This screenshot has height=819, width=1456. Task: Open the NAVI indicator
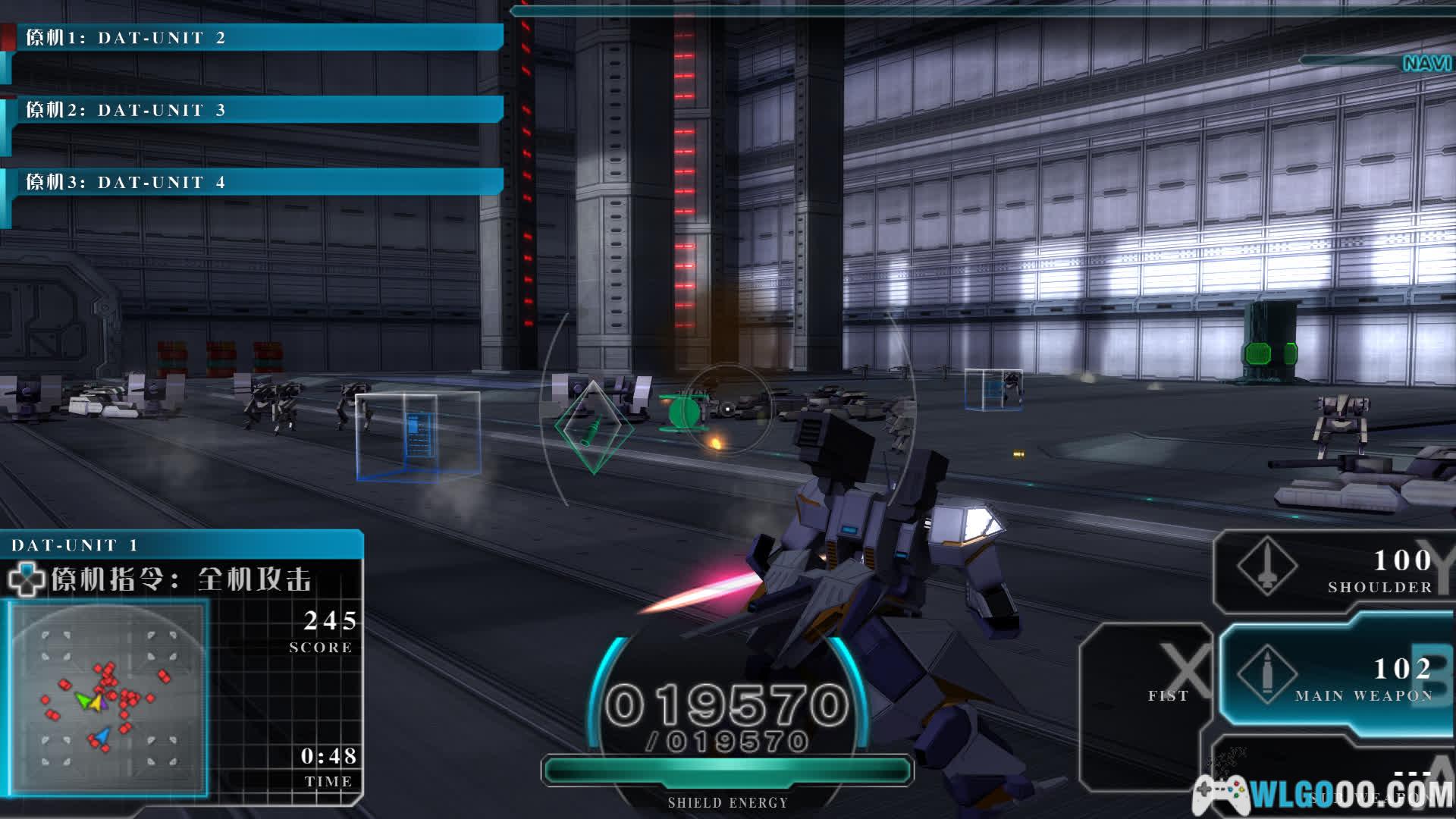pos(1426,64)
